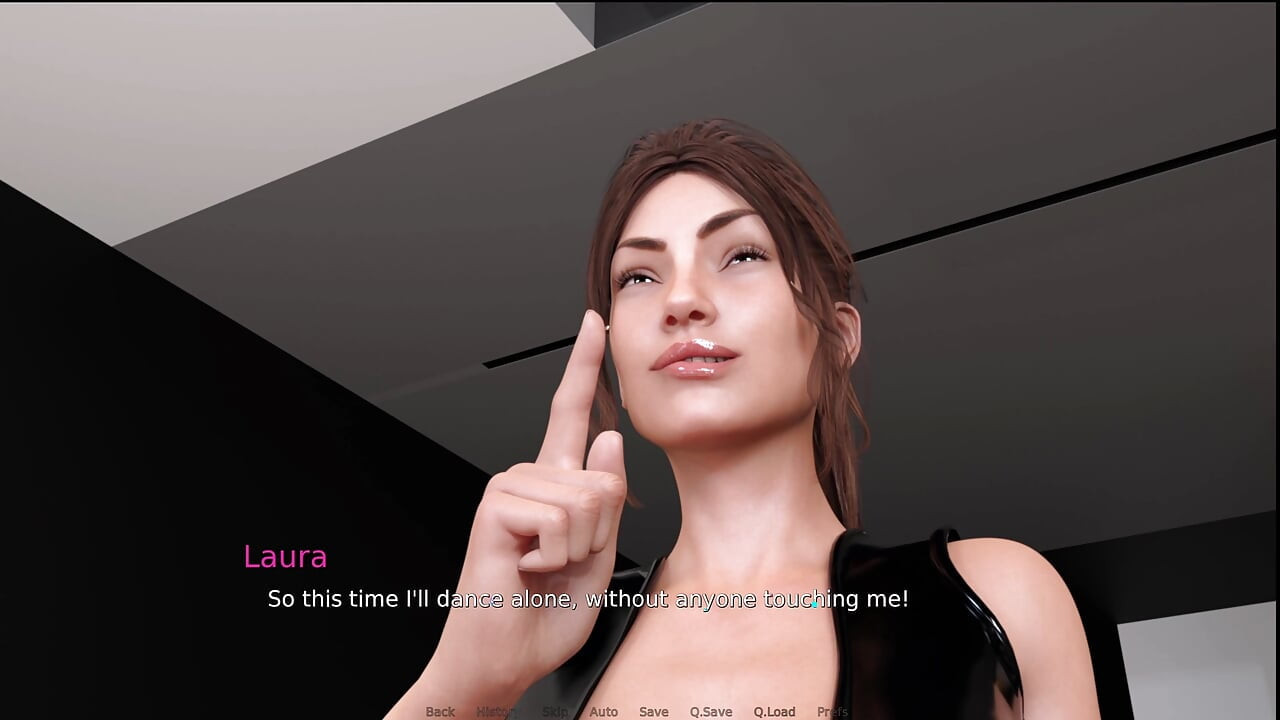
Task: Click Back in the bottom quick menu
Action: coord(439,711)
